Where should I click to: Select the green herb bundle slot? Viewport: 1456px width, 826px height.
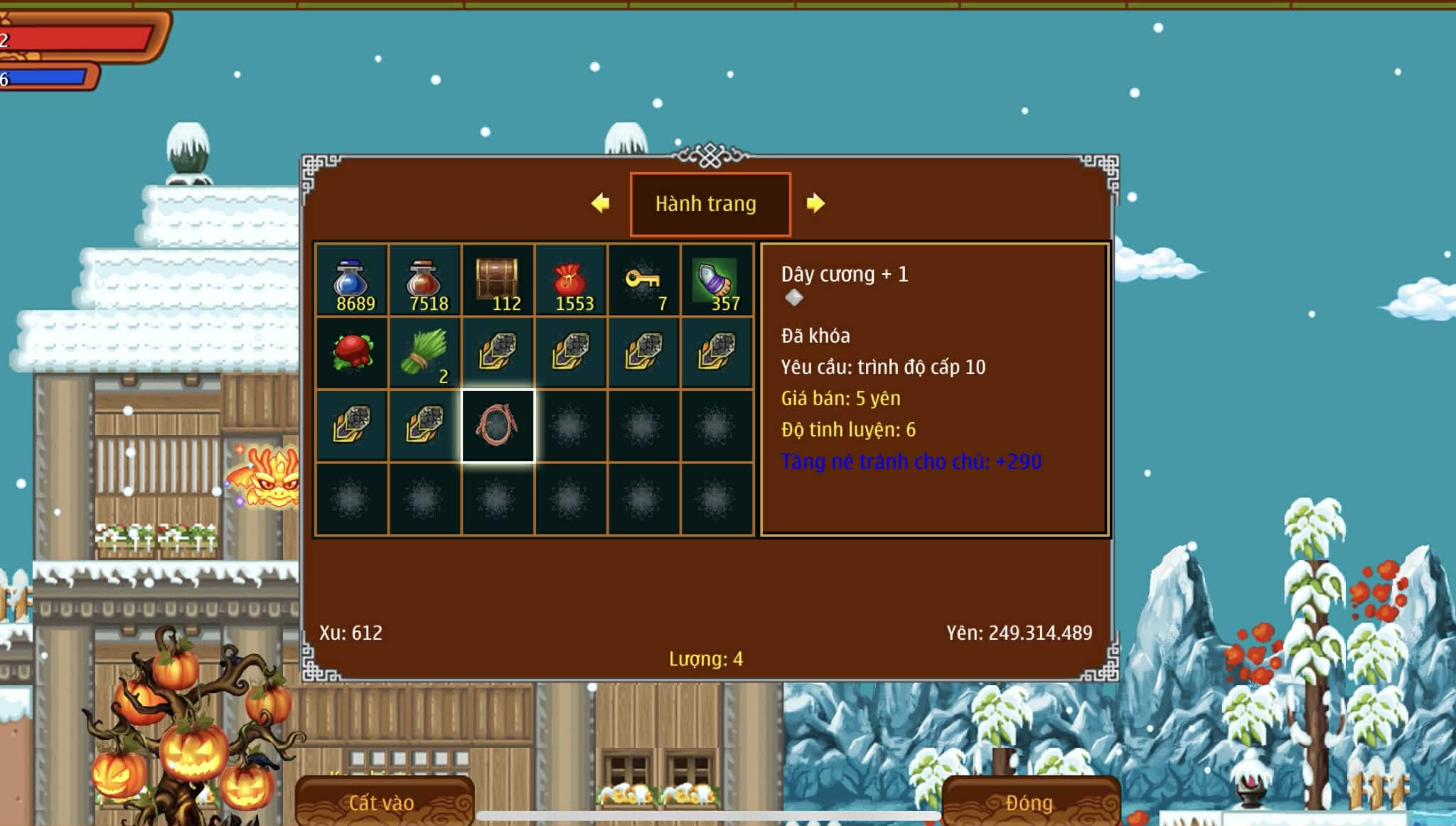(425, 353)
